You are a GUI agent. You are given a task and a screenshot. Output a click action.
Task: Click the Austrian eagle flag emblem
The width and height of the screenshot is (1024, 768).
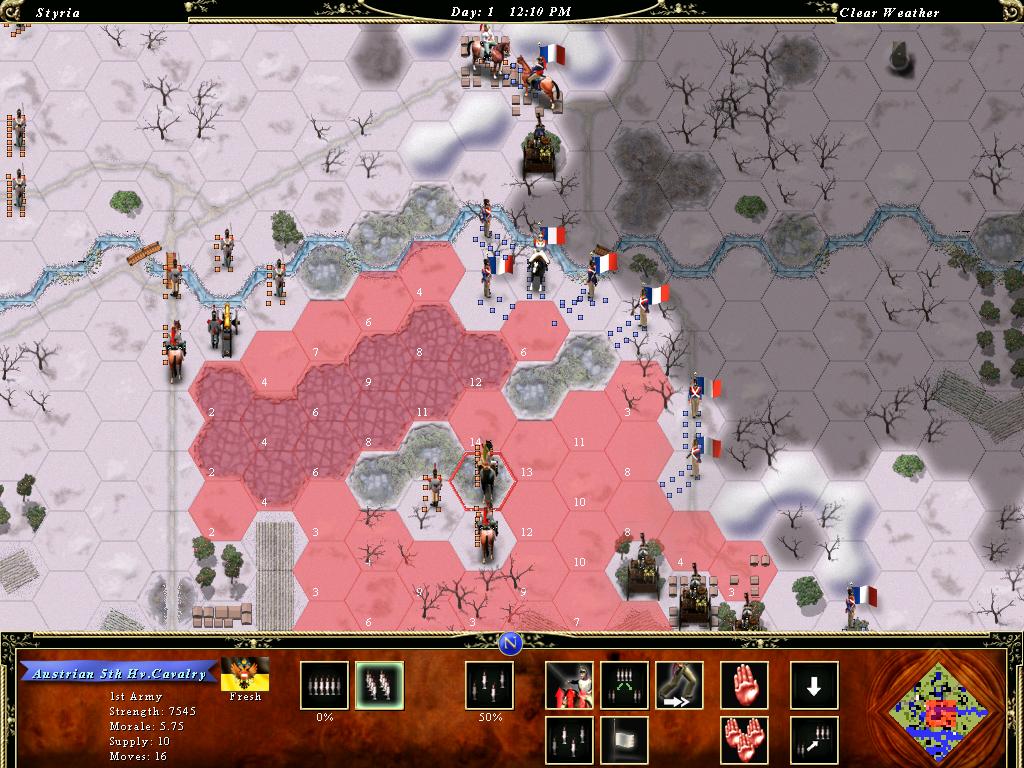(x=244, y=673)
